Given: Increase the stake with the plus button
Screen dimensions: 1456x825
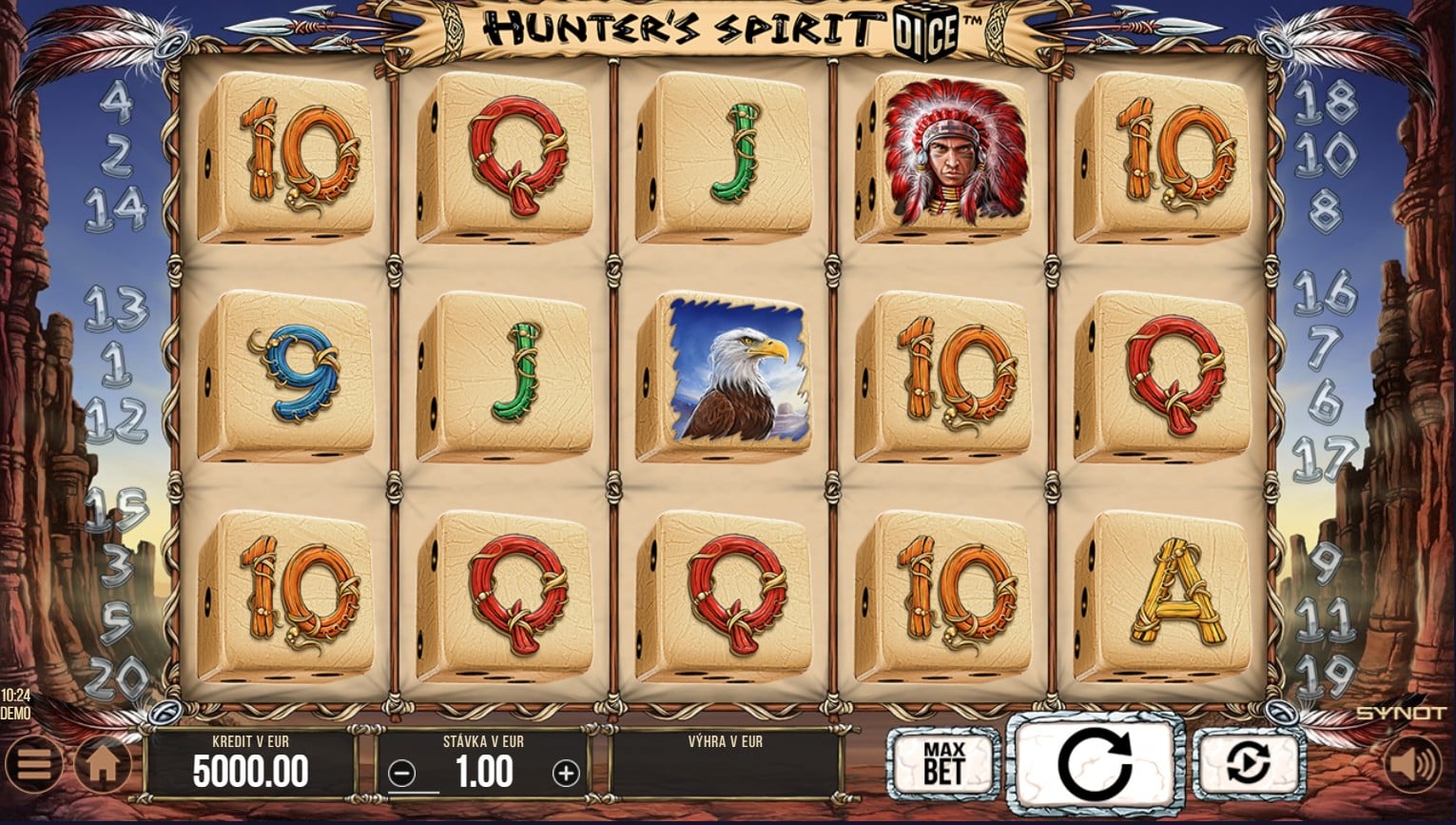Looking at the screenshot, I should pos(566,771).
